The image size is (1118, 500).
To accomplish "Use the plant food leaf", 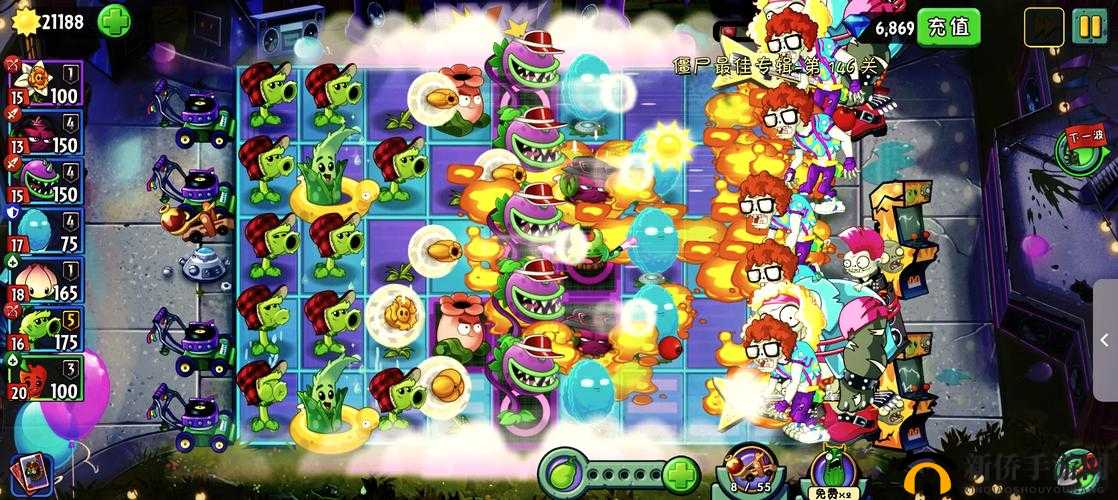I will click(x=562, y=472).
